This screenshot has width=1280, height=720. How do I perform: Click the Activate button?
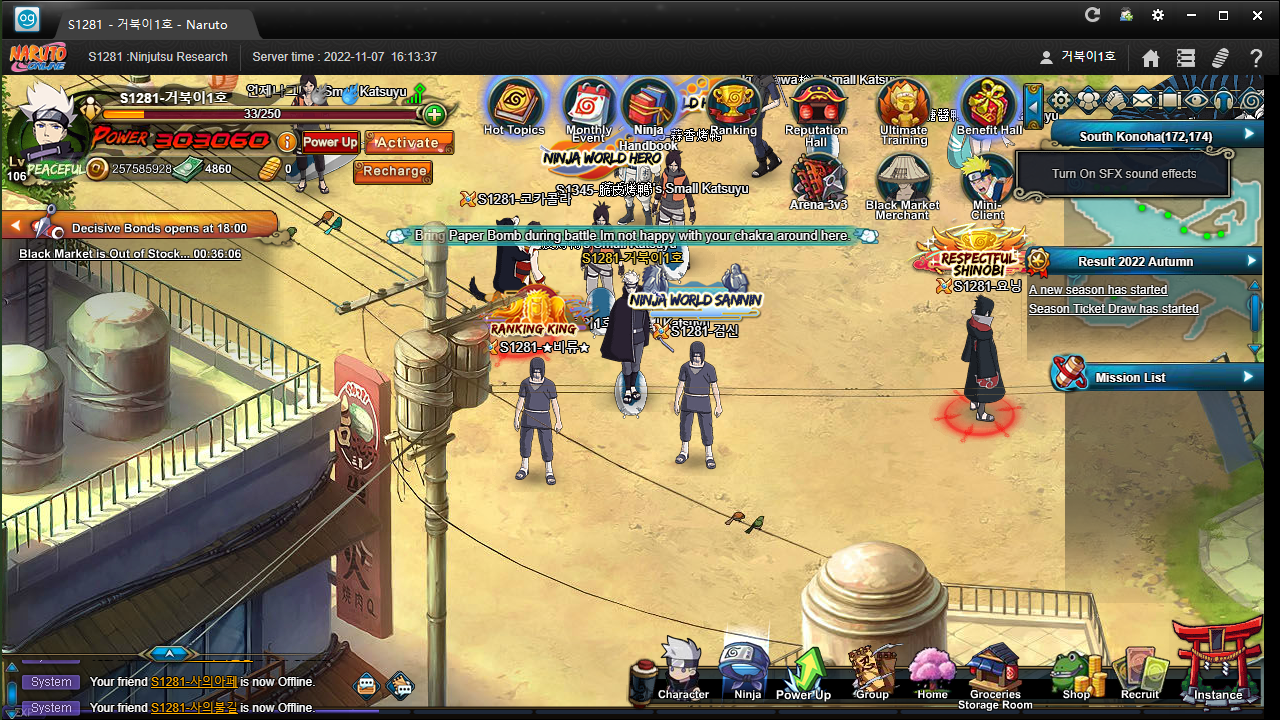click(408, 143)
